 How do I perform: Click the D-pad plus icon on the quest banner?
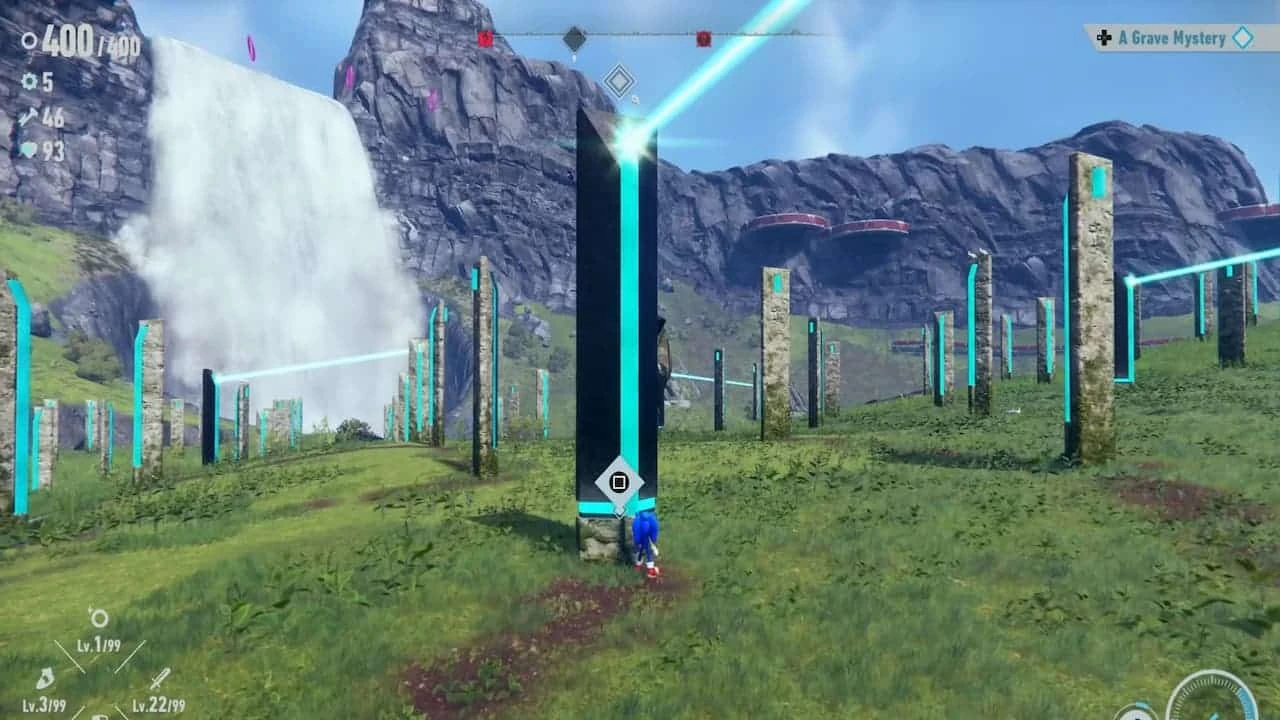[x=1103, y=37]
